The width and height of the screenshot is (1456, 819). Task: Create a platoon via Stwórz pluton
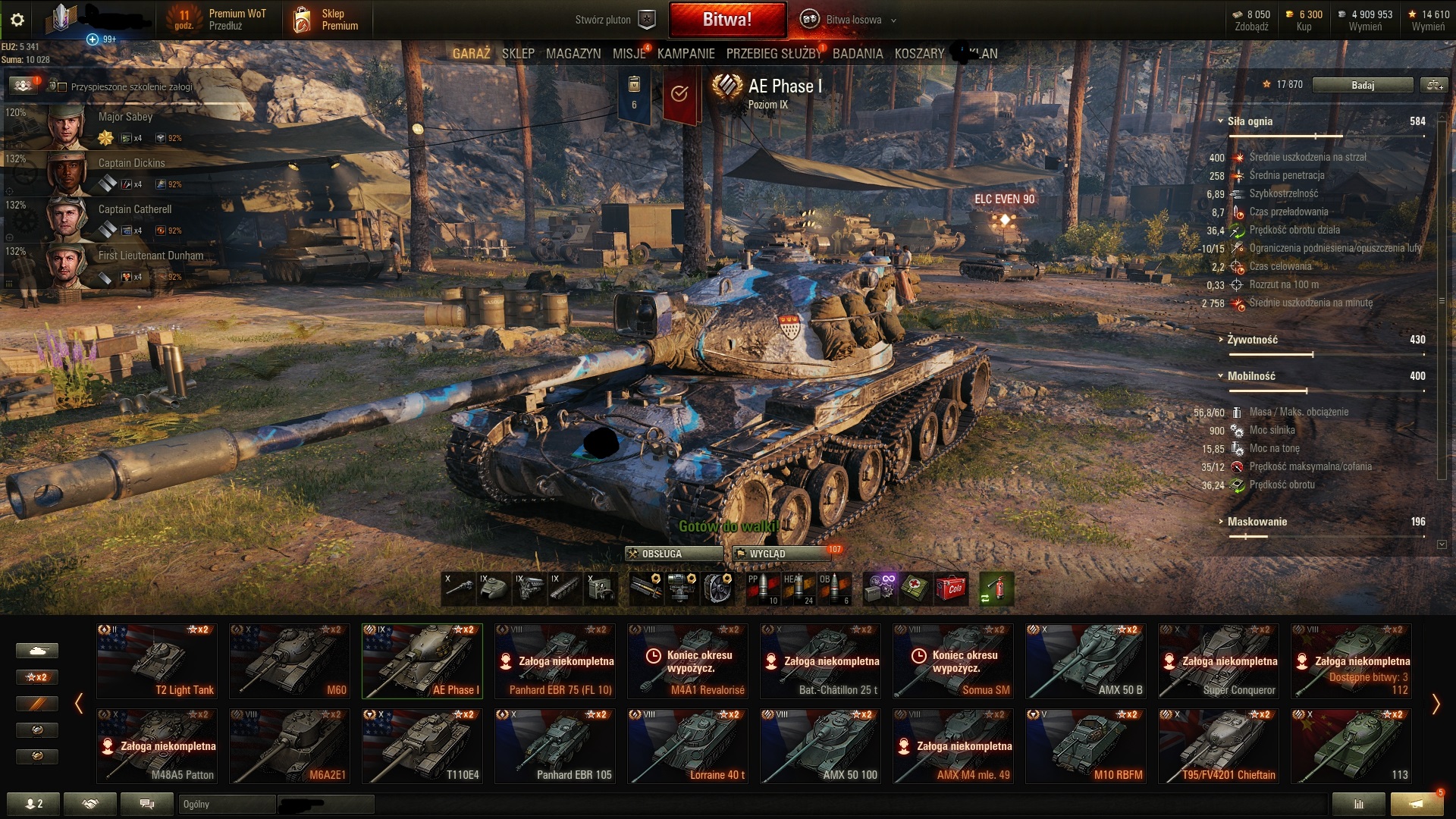pos(613,20)
